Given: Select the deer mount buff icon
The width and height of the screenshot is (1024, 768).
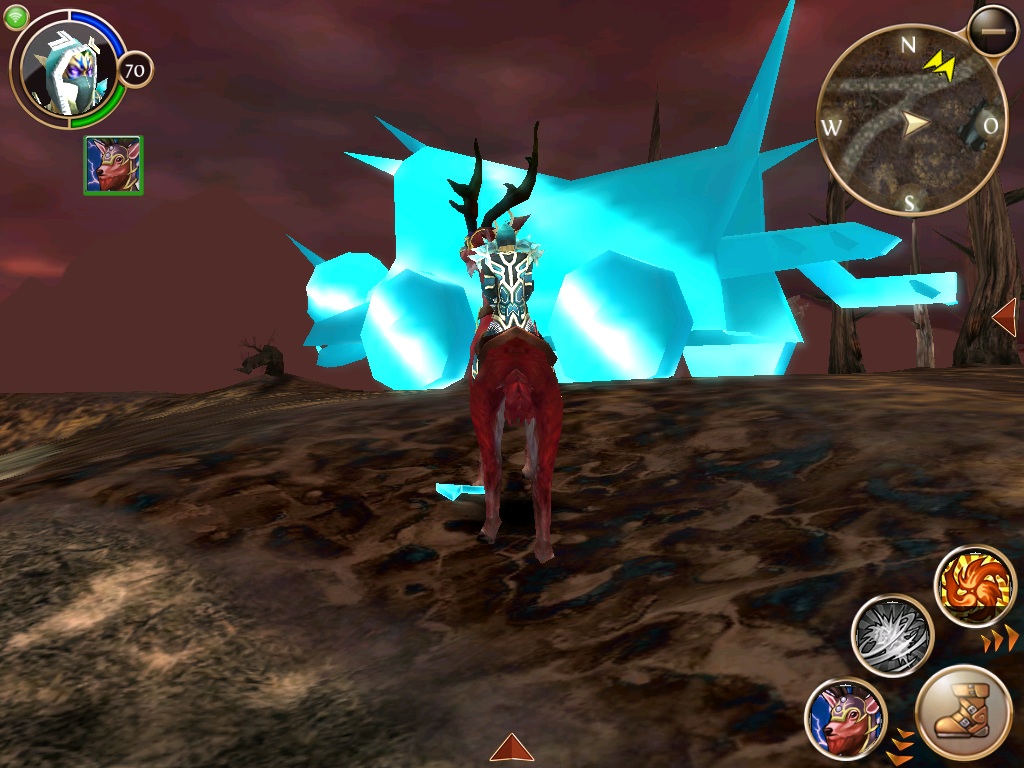Looking at the screenshot, I should pos(113,165).
